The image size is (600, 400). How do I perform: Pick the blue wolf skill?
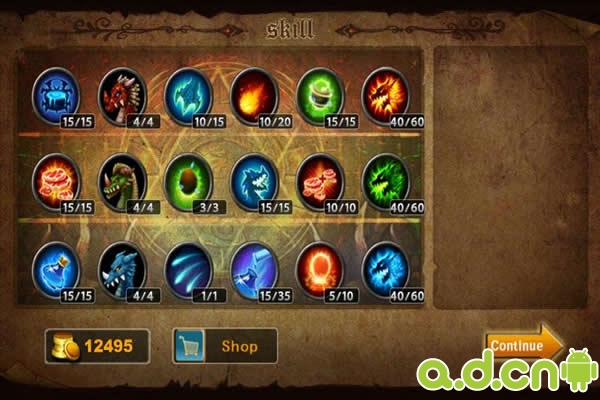tap(254, 180)
